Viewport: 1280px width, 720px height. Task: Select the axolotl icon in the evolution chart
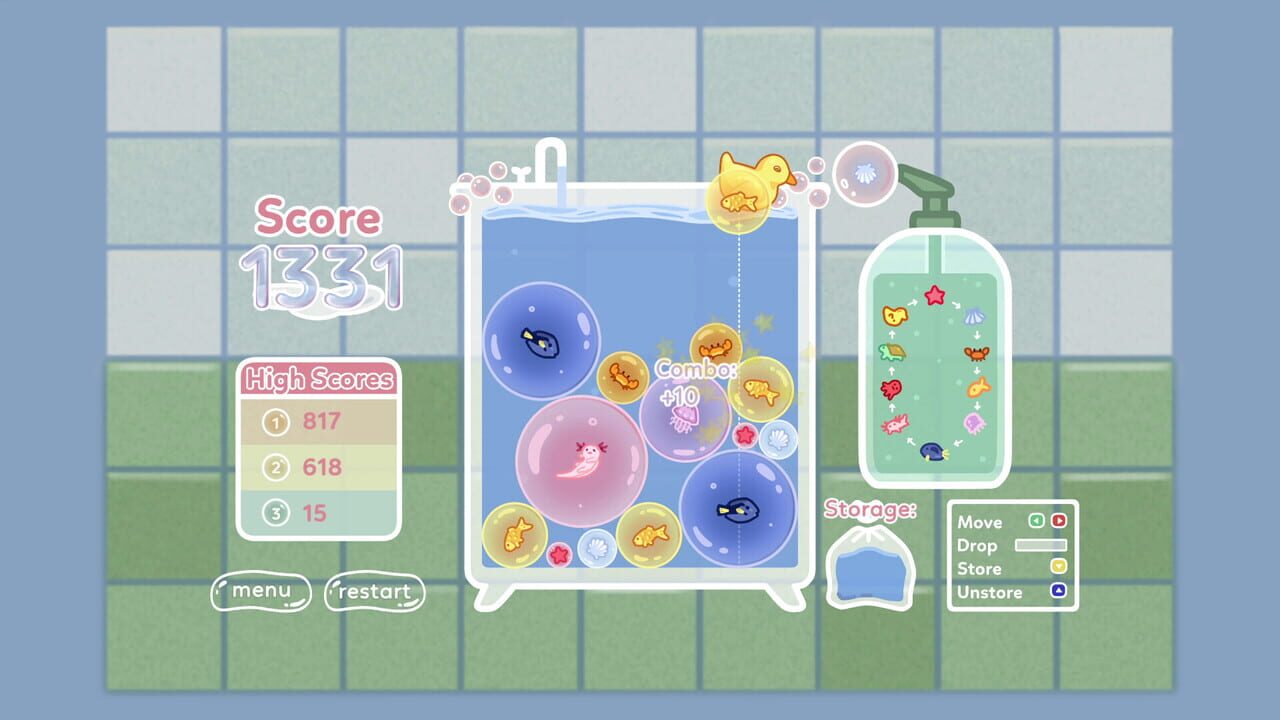[895, 422]
